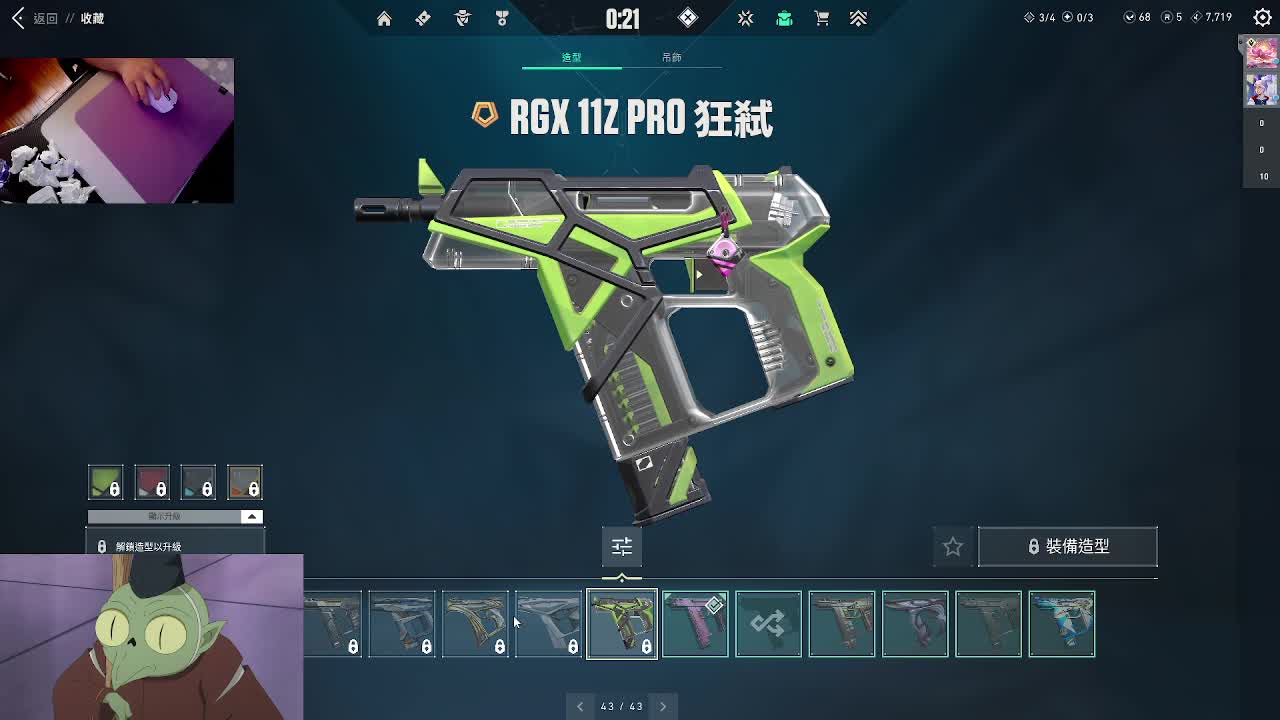This screenshot has height=720, width=1280.
Task: Open the battle pass chevrons icon
Action: coord(858,18)
